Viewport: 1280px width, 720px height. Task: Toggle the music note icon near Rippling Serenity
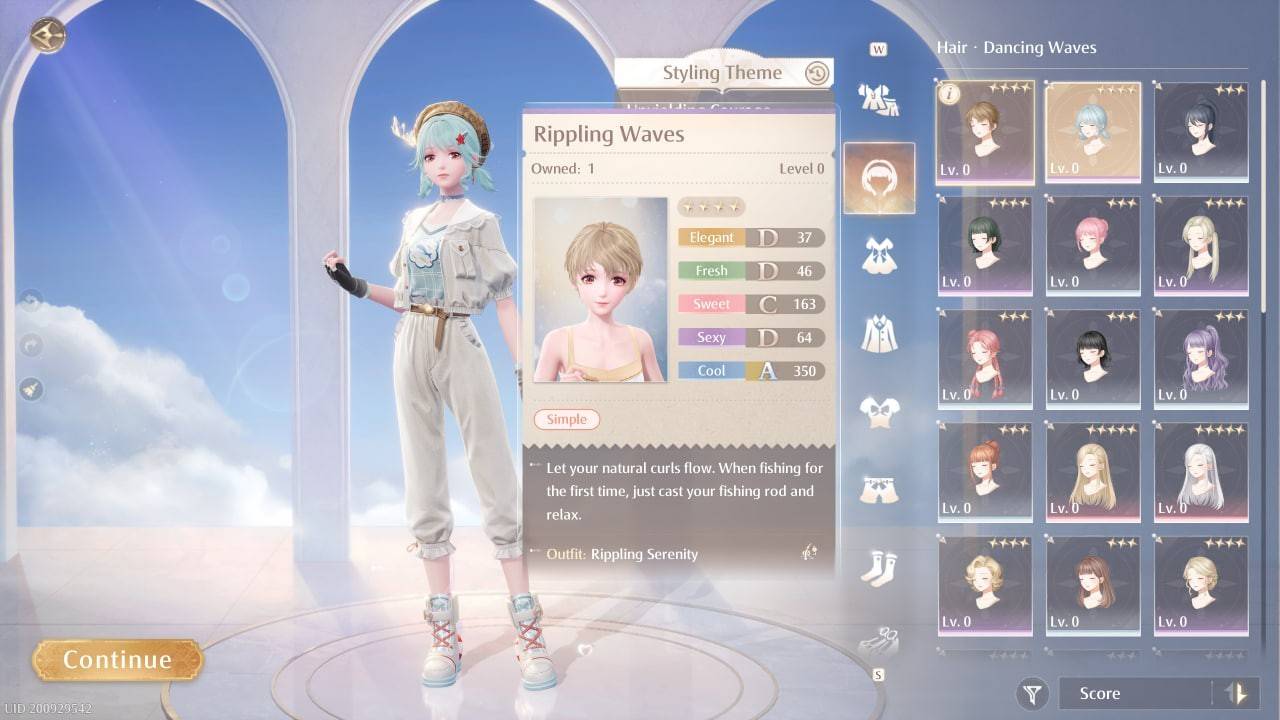pyautogui.click(x=812, y=554)
